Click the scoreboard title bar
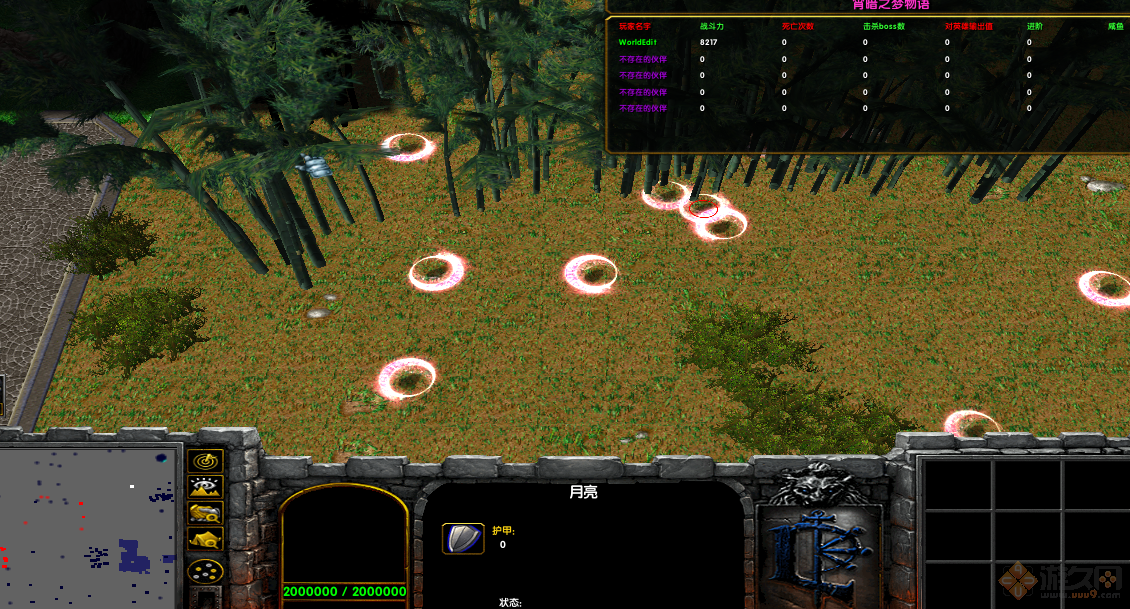This screenshot has width=1130, height=609. [x=867, y=6]
